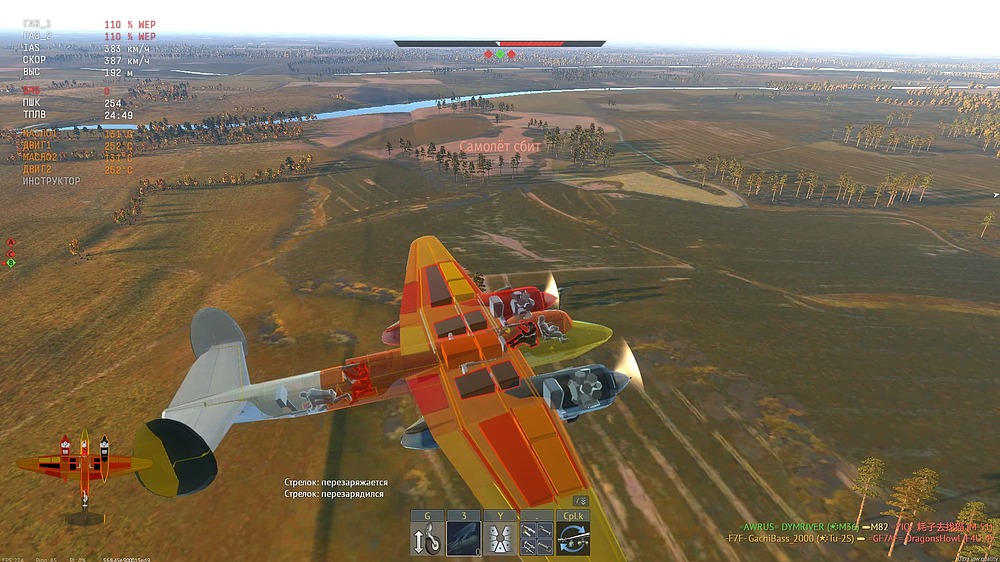
Task: Choose the four-weapon selector slot
Action: (537, 539)
